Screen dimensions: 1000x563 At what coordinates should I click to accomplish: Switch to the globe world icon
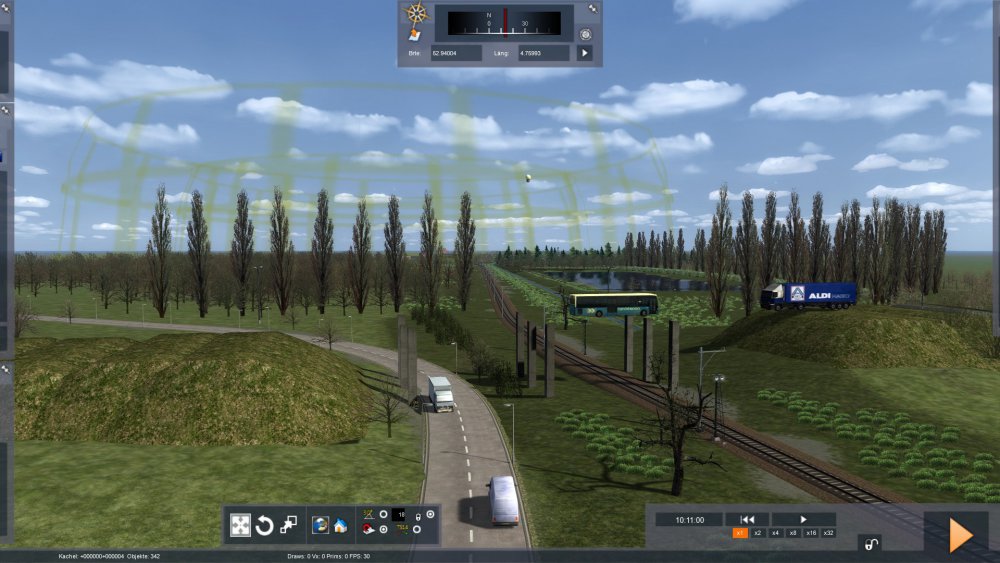coord(321,525)
